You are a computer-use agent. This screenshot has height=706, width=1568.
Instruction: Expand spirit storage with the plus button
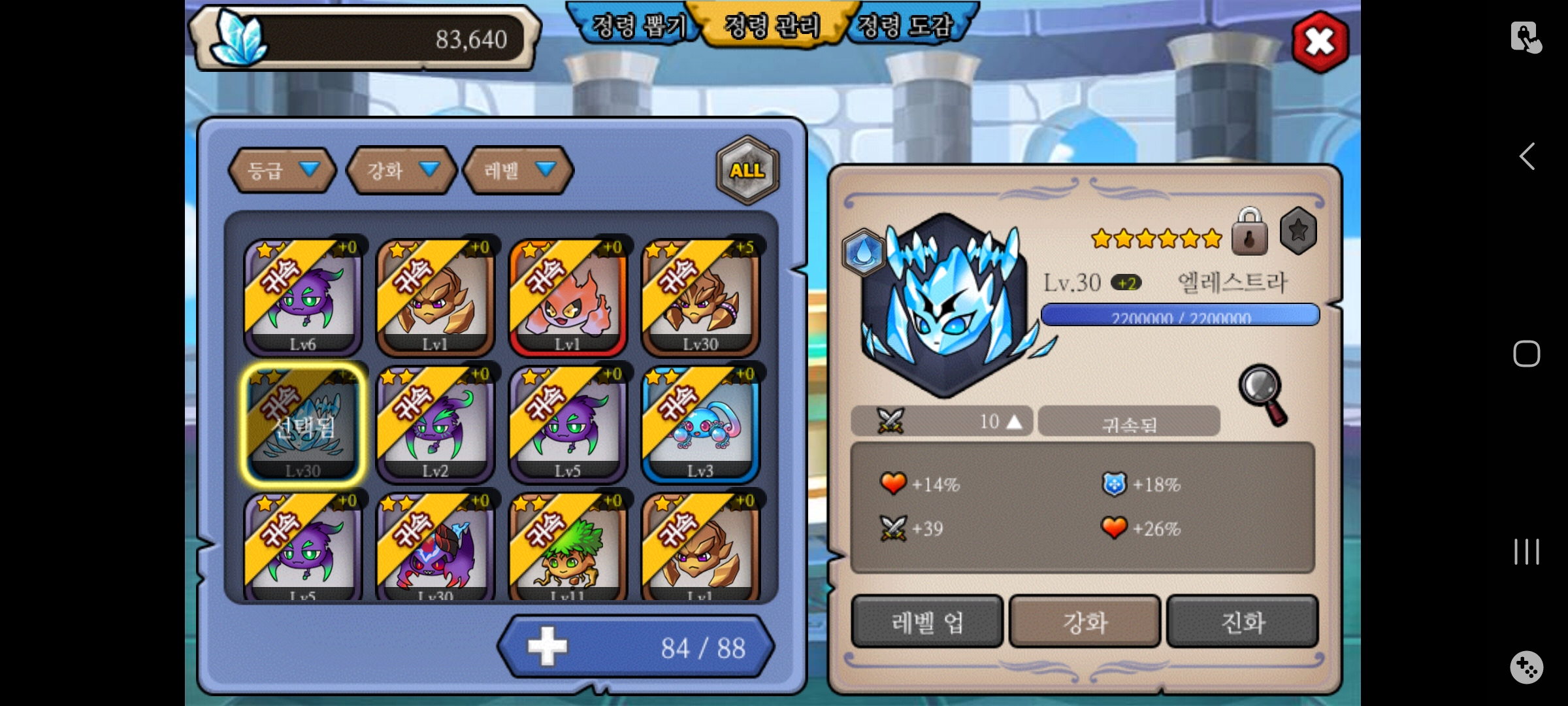point(547,647)
